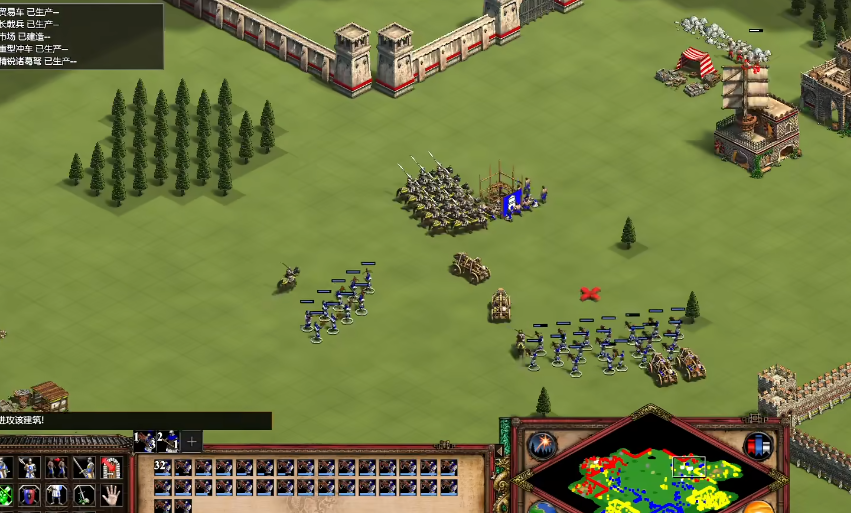This screenshot has height=513, width=851.
Task: Add a new control group with plus button
Action: [193, 441]
